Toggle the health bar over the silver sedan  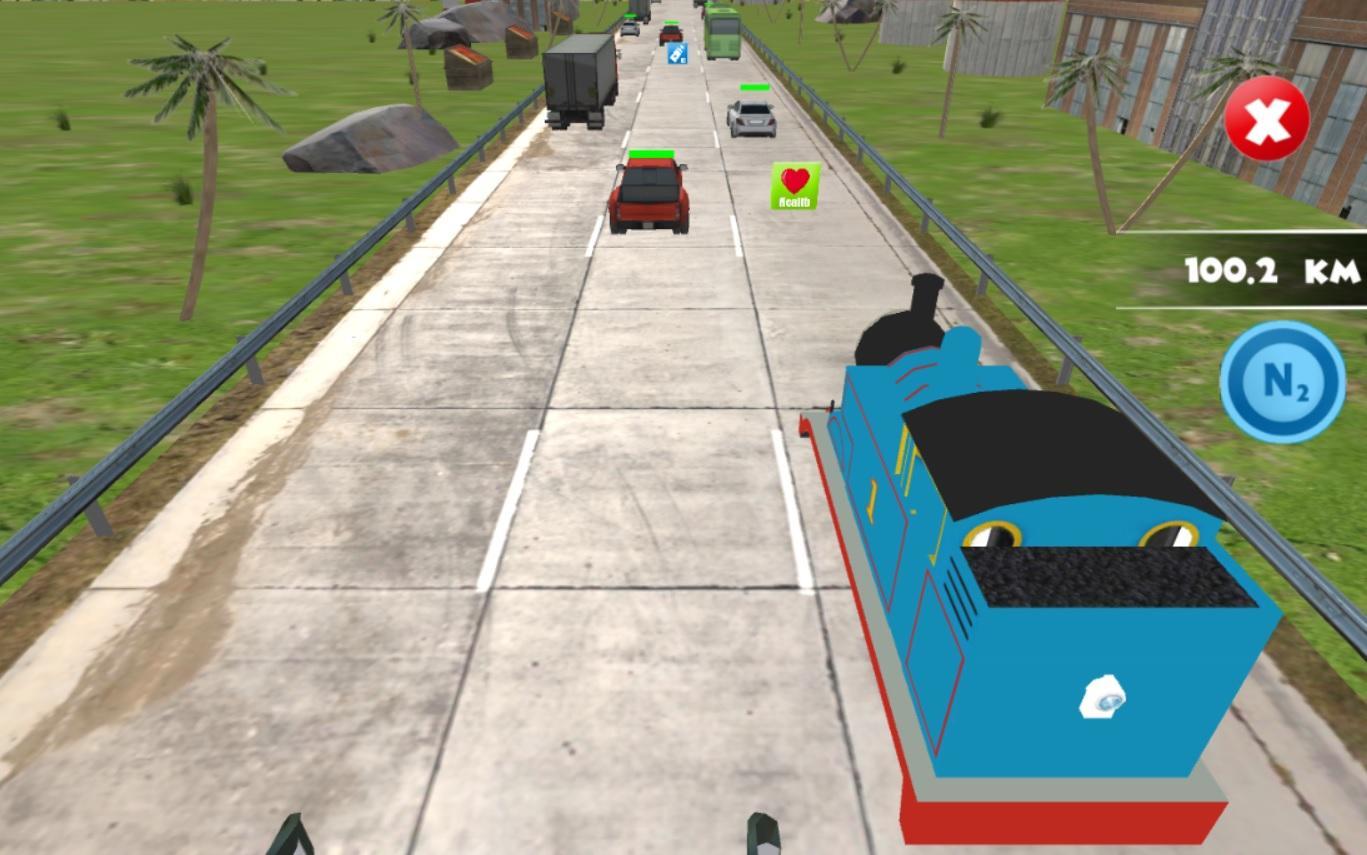[x=754, y=87]
